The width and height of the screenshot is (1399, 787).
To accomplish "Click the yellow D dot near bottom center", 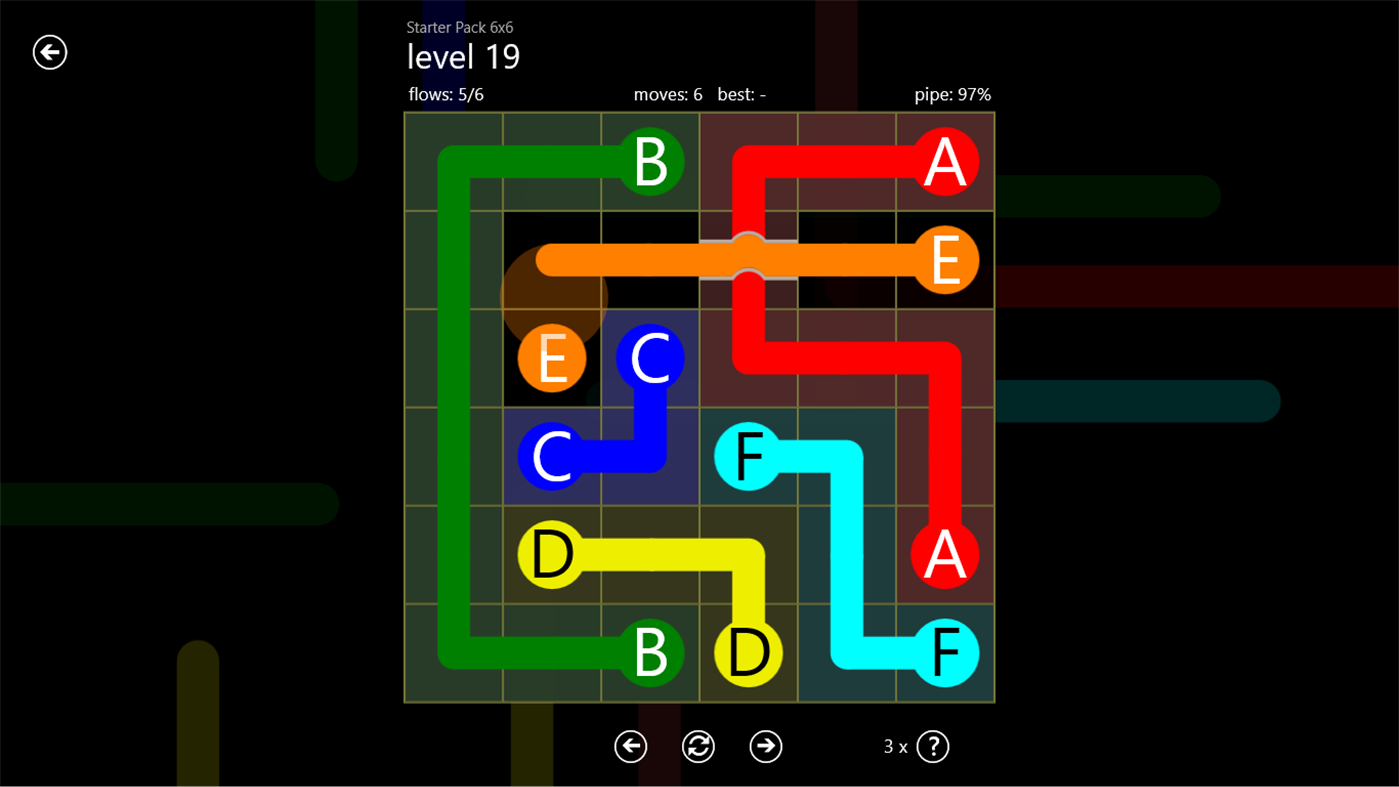I will point(747,652).
